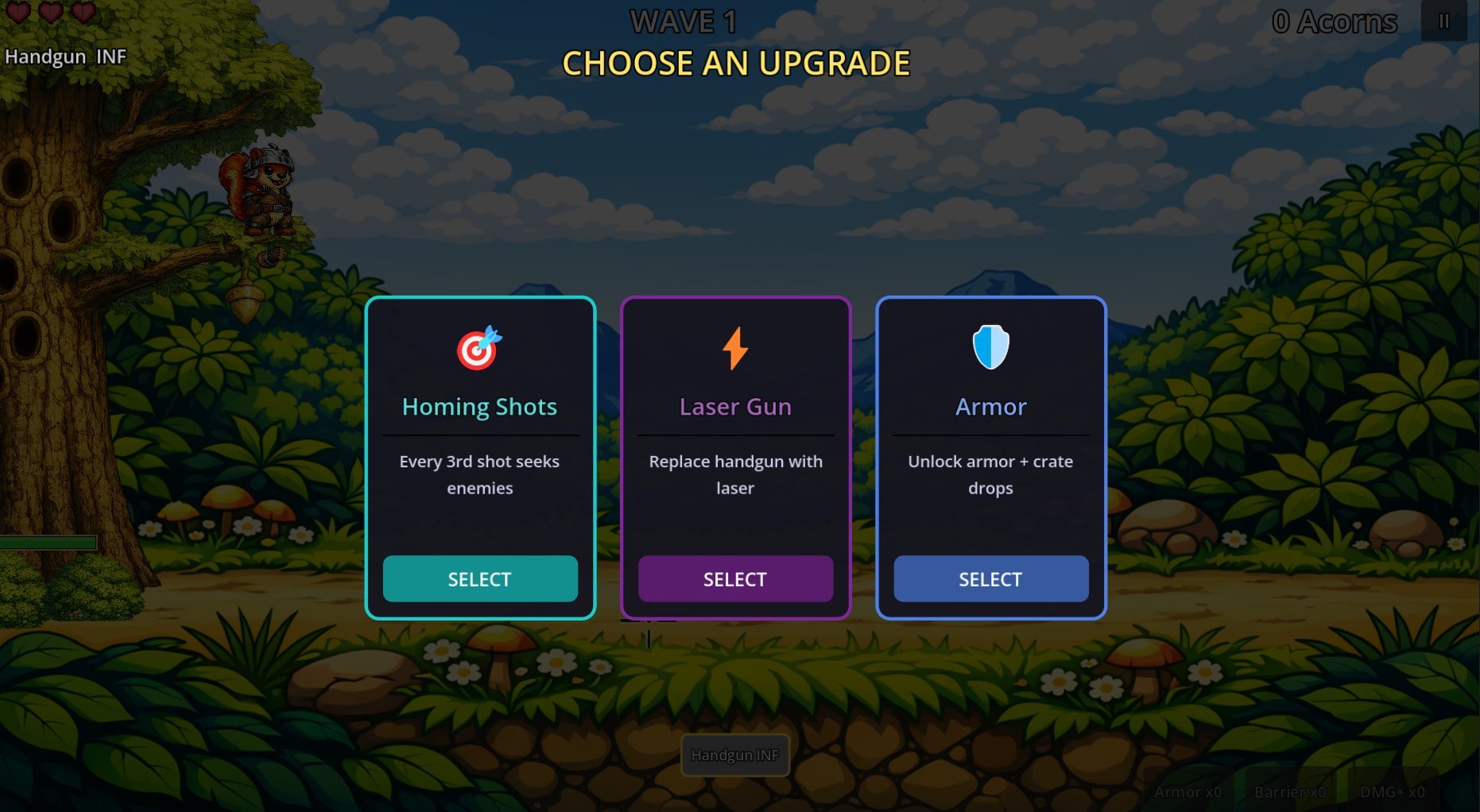Screen dimensions: 1480x812
Task: Click the 0 Acorns counter
Action: (x=1335, y=21)
